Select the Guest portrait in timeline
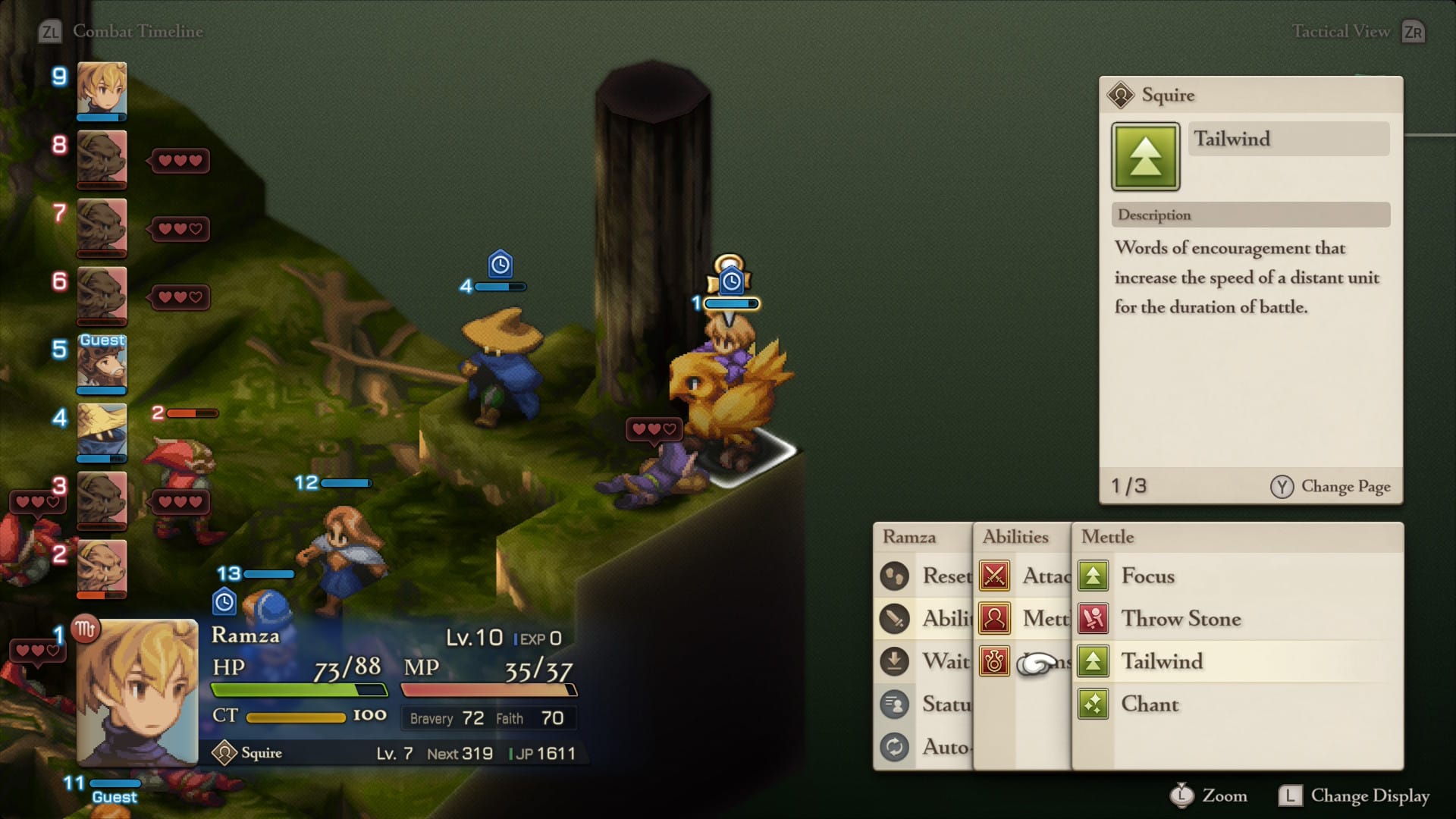This screenshot has height=819, width=1456. tap(102, 364)
